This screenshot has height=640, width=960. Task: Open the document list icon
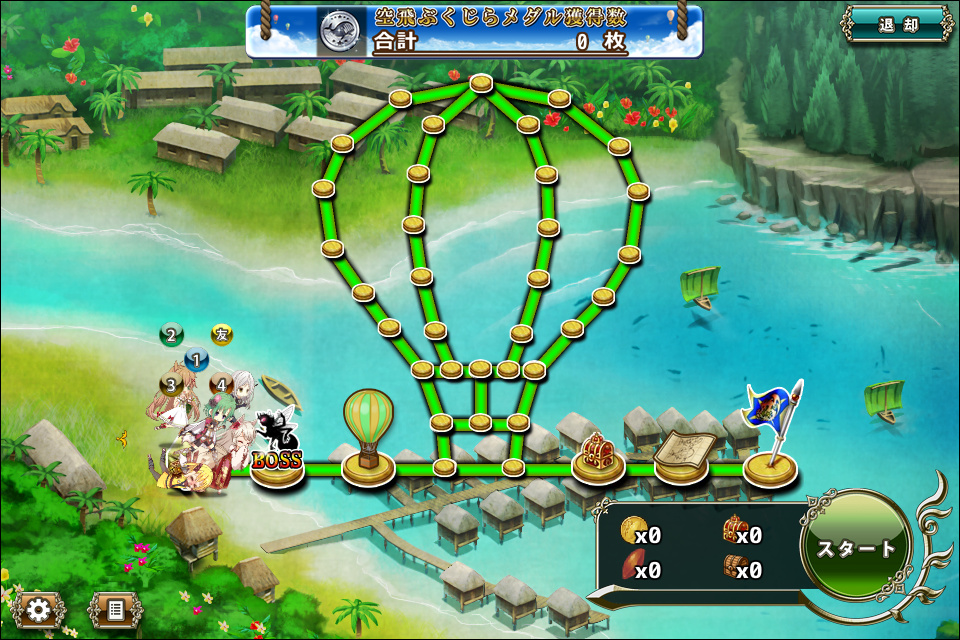(x=115, y=608)
